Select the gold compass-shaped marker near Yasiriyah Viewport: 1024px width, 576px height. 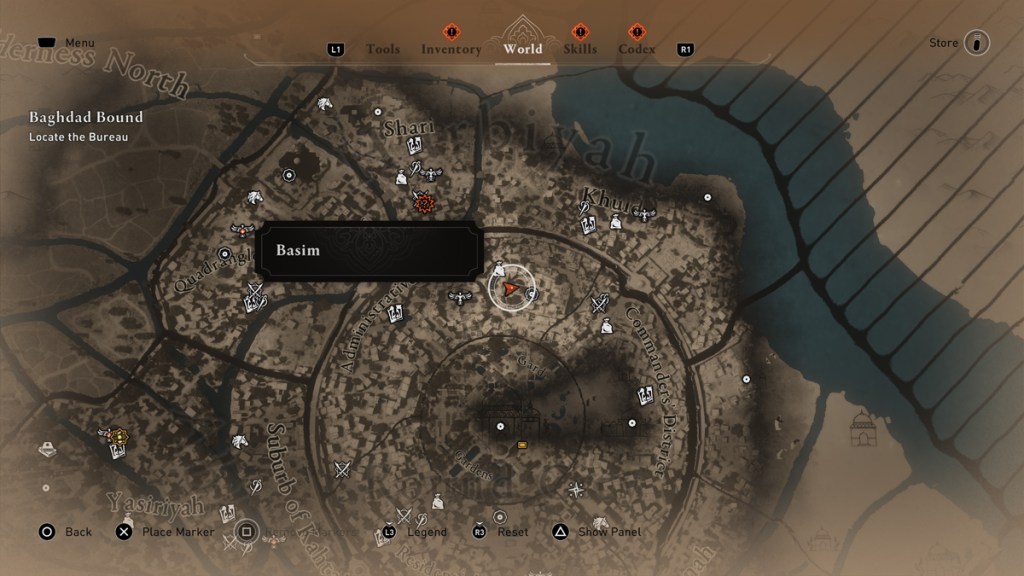pos(119,436)
